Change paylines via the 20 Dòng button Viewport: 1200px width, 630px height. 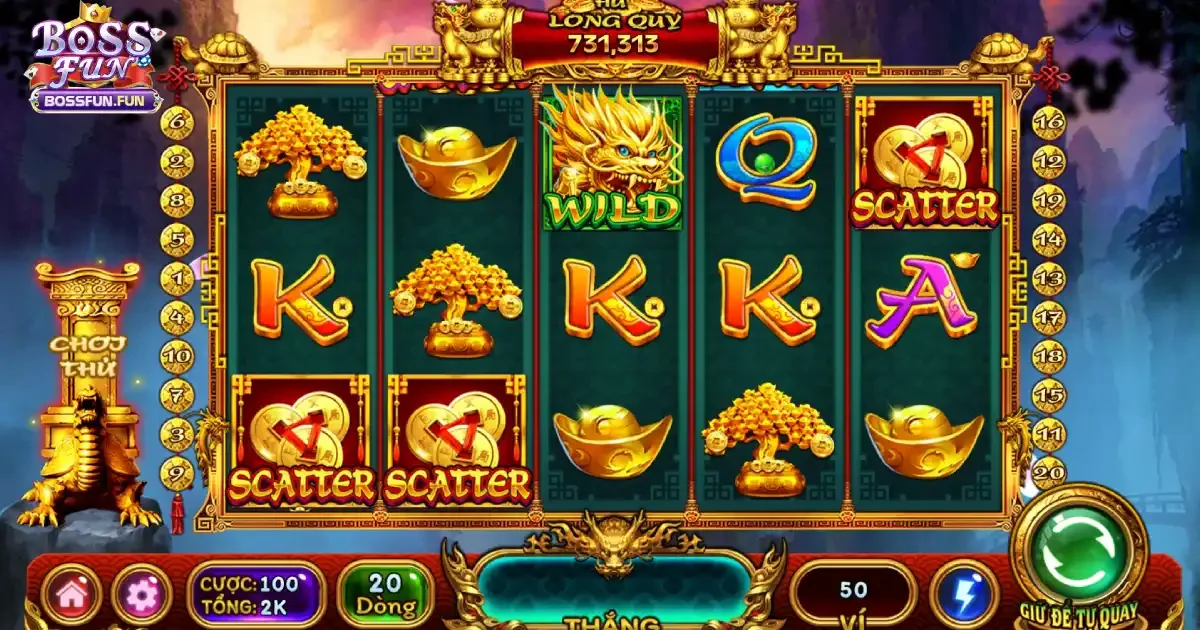tap(385, 593)
